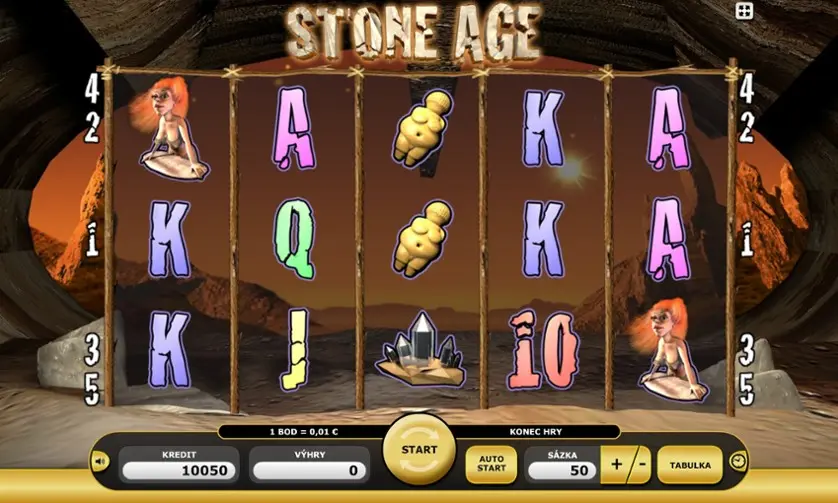Spin the reels with the START button
Viewport: 838px width, 503px height.
tap(419, 451)
